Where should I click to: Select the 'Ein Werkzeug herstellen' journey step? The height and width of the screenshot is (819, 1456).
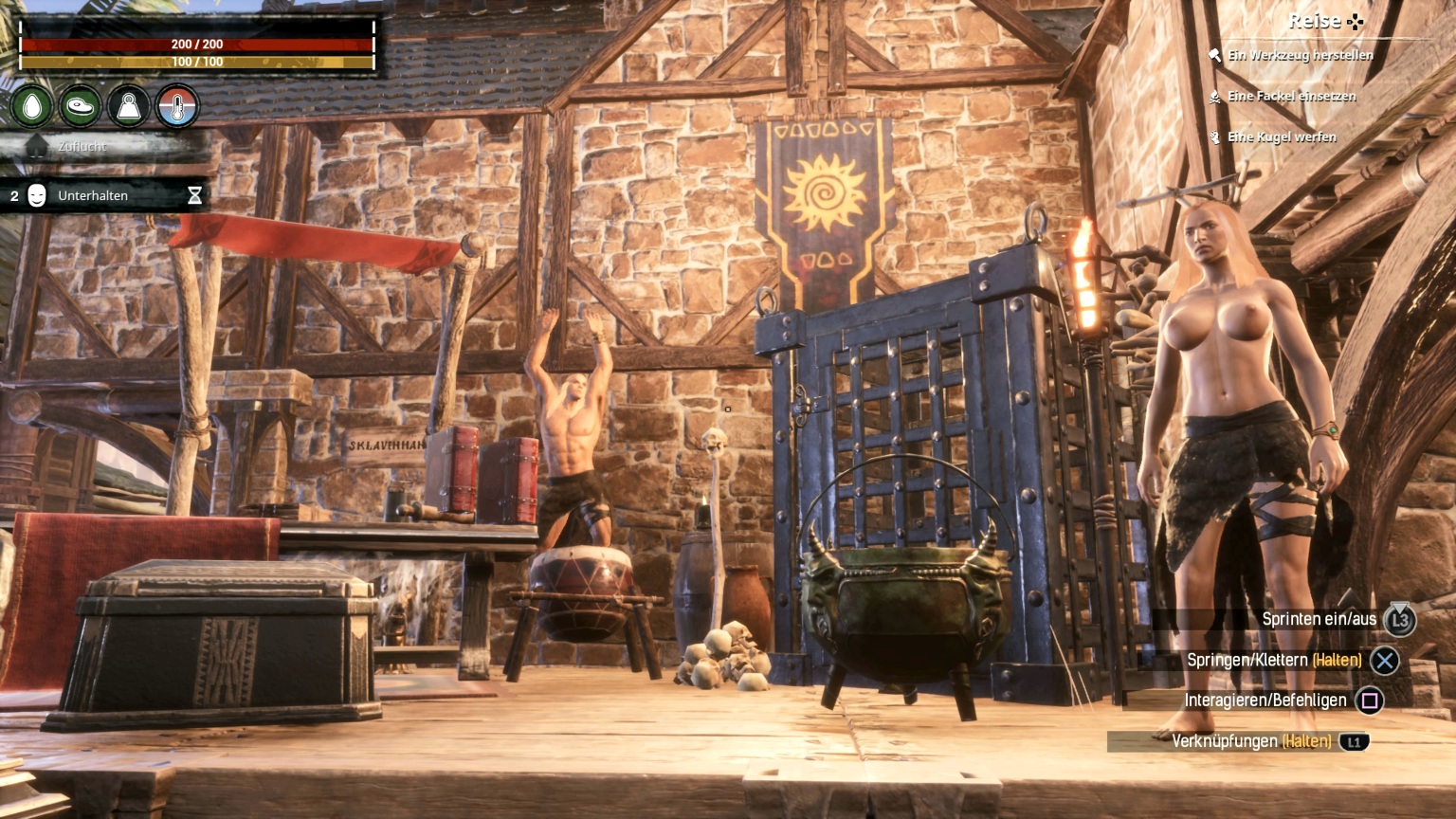pyautogui.click(x=1300, y=55)
